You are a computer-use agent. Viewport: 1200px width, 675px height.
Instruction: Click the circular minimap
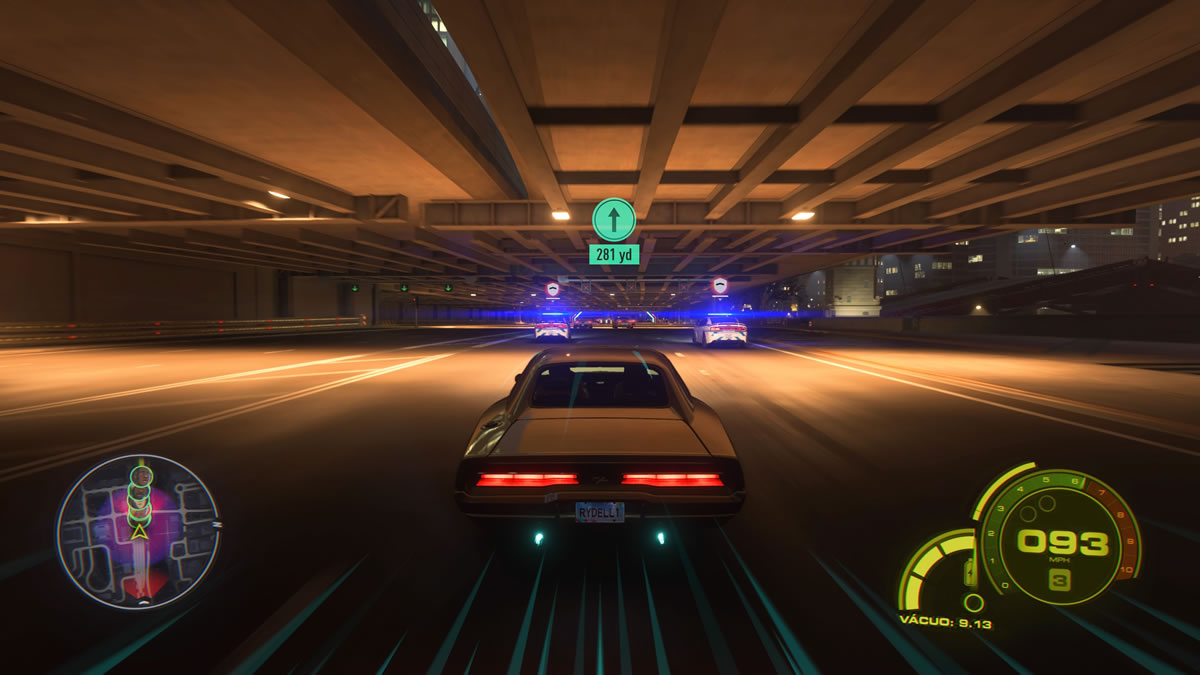click(137, 531)
